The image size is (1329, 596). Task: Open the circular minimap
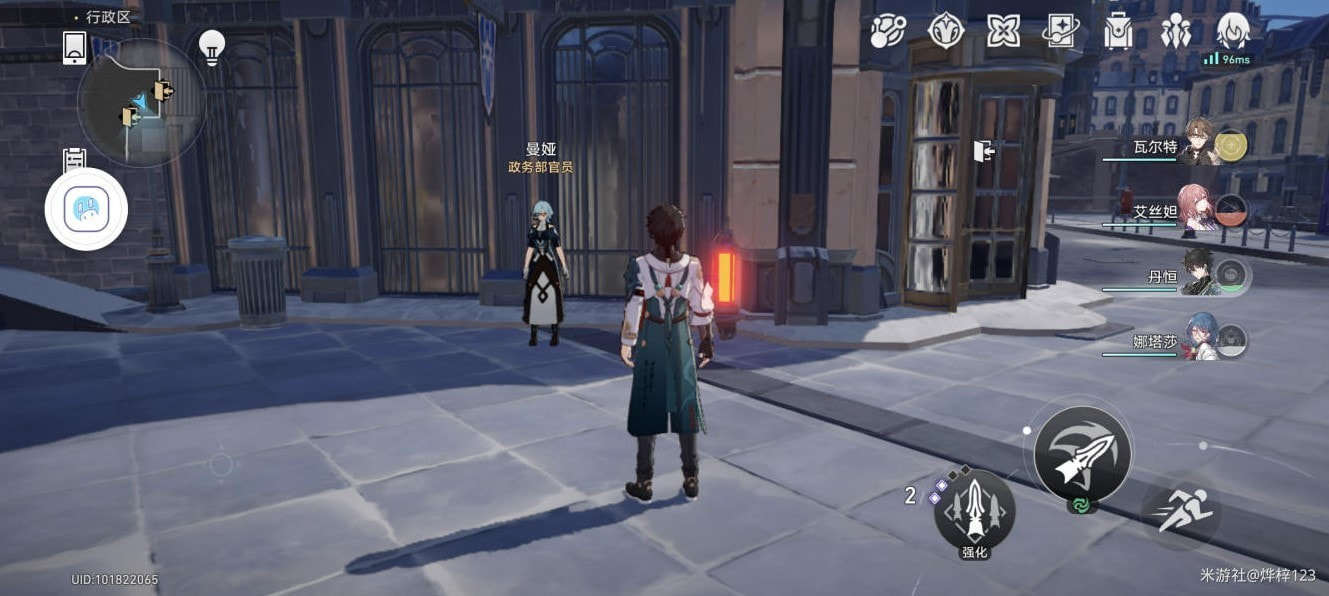(141, 102)
